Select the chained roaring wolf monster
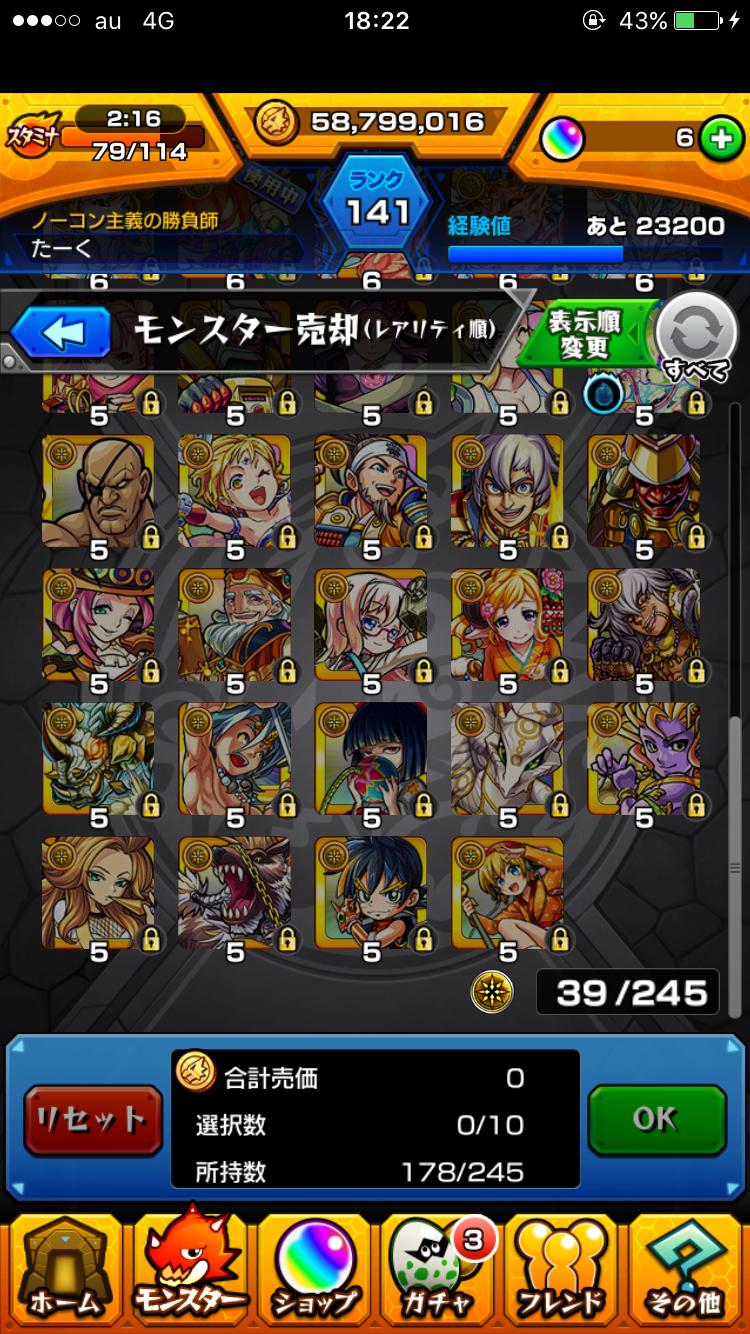The height and width of the screenshot is (1334, 750). coord(234,892)
